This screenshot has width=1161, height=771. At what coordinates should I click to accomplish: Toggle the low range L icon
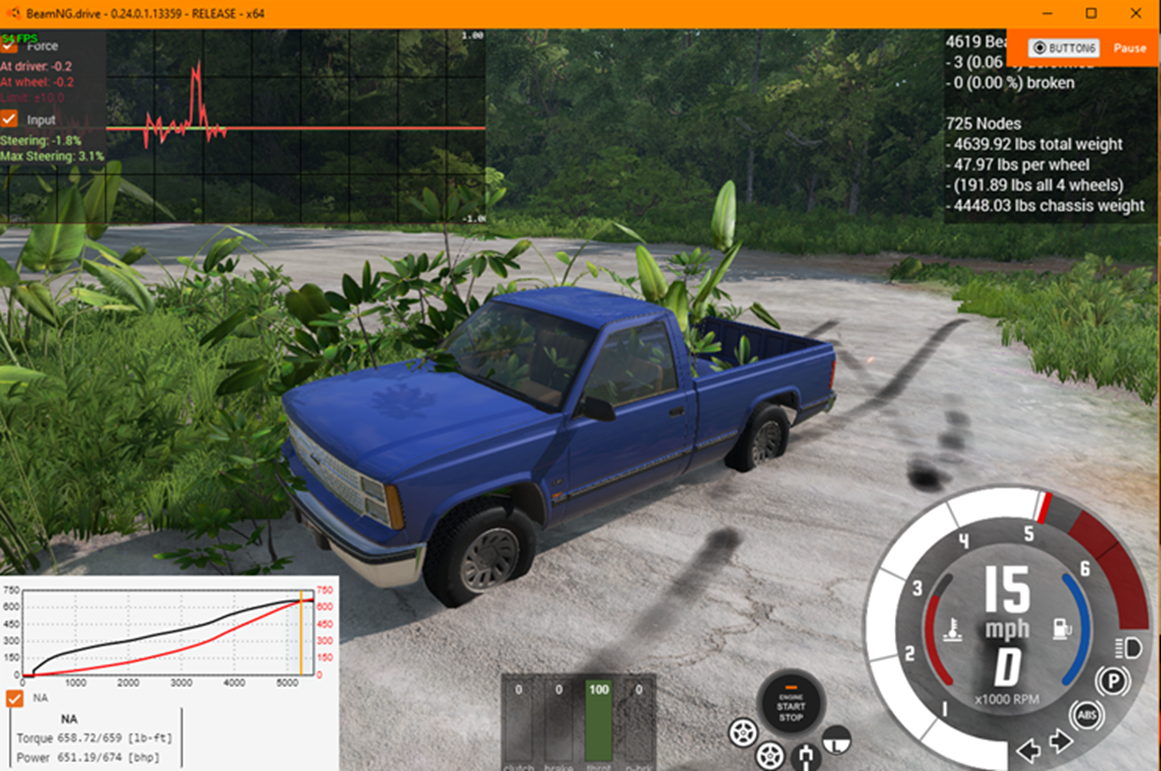[838, 739]
